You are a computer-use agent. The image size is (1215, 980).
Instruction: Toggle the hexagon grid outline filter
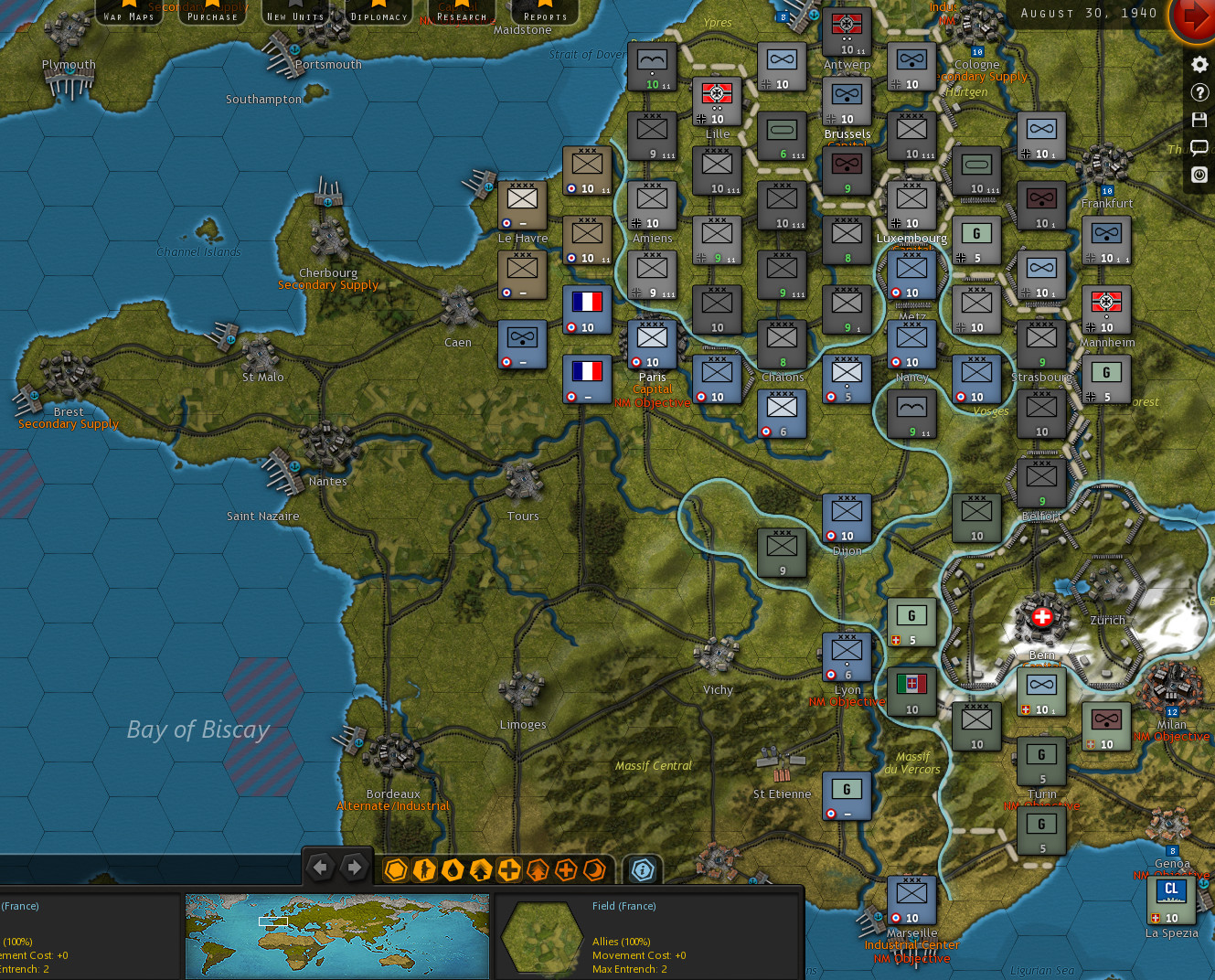point(396,870)
